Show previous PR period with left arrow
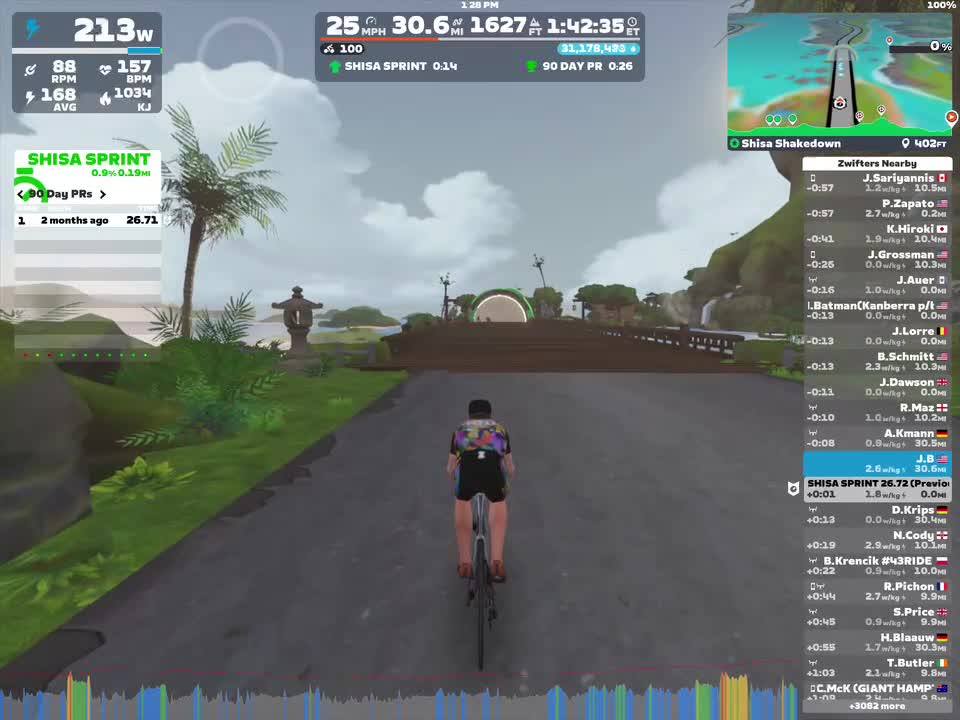 (x=20, y=194)
